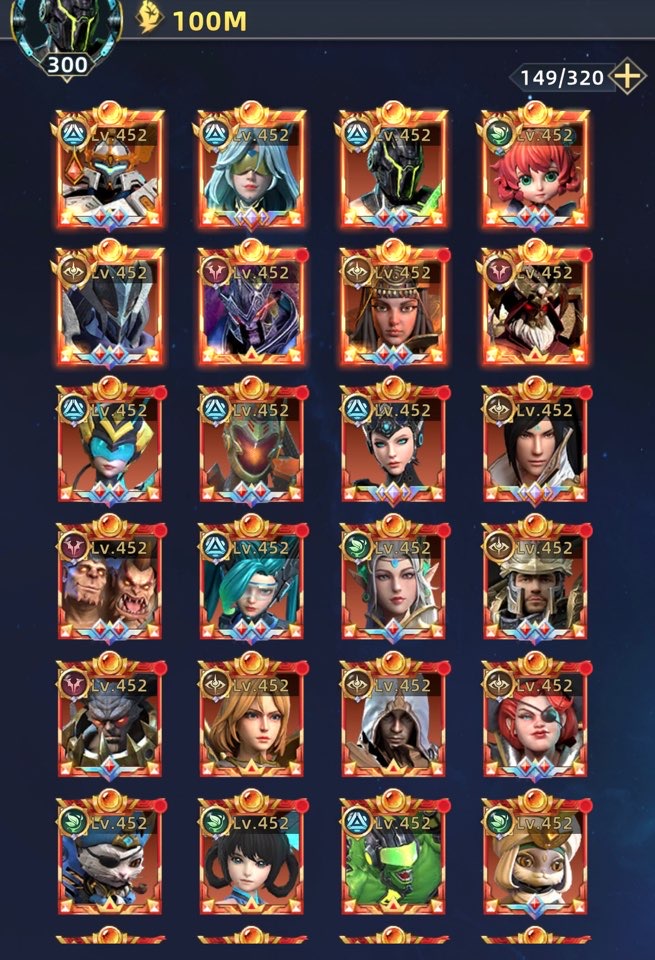Screen dimensions: 655x960
Task: Open the long black-haired swordsman hero card
Action: [x=535, y=445]
